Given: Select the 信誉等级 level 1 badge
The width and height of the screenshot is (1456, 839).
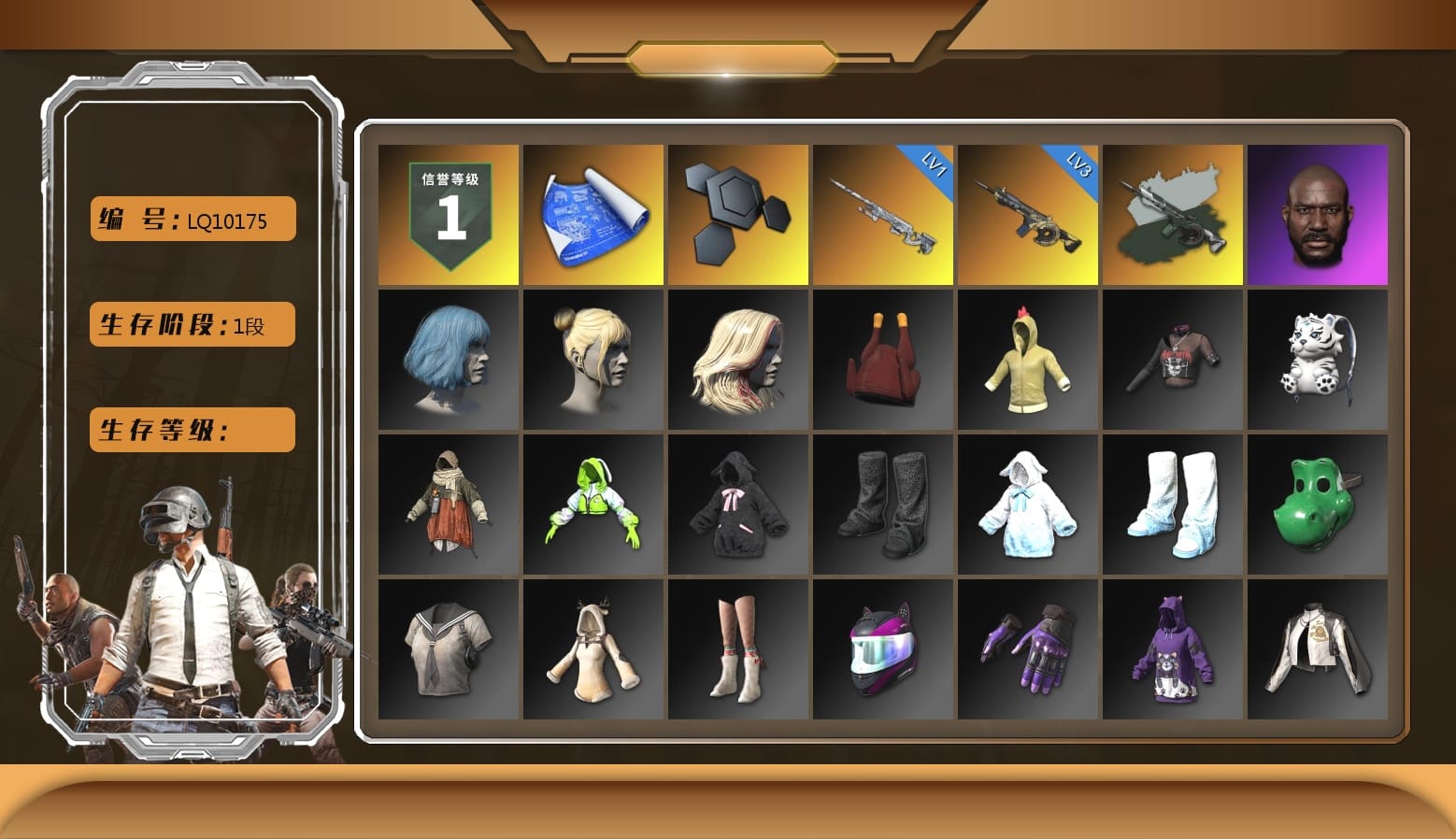Looking at the screenshot, I should coord(447,213).
